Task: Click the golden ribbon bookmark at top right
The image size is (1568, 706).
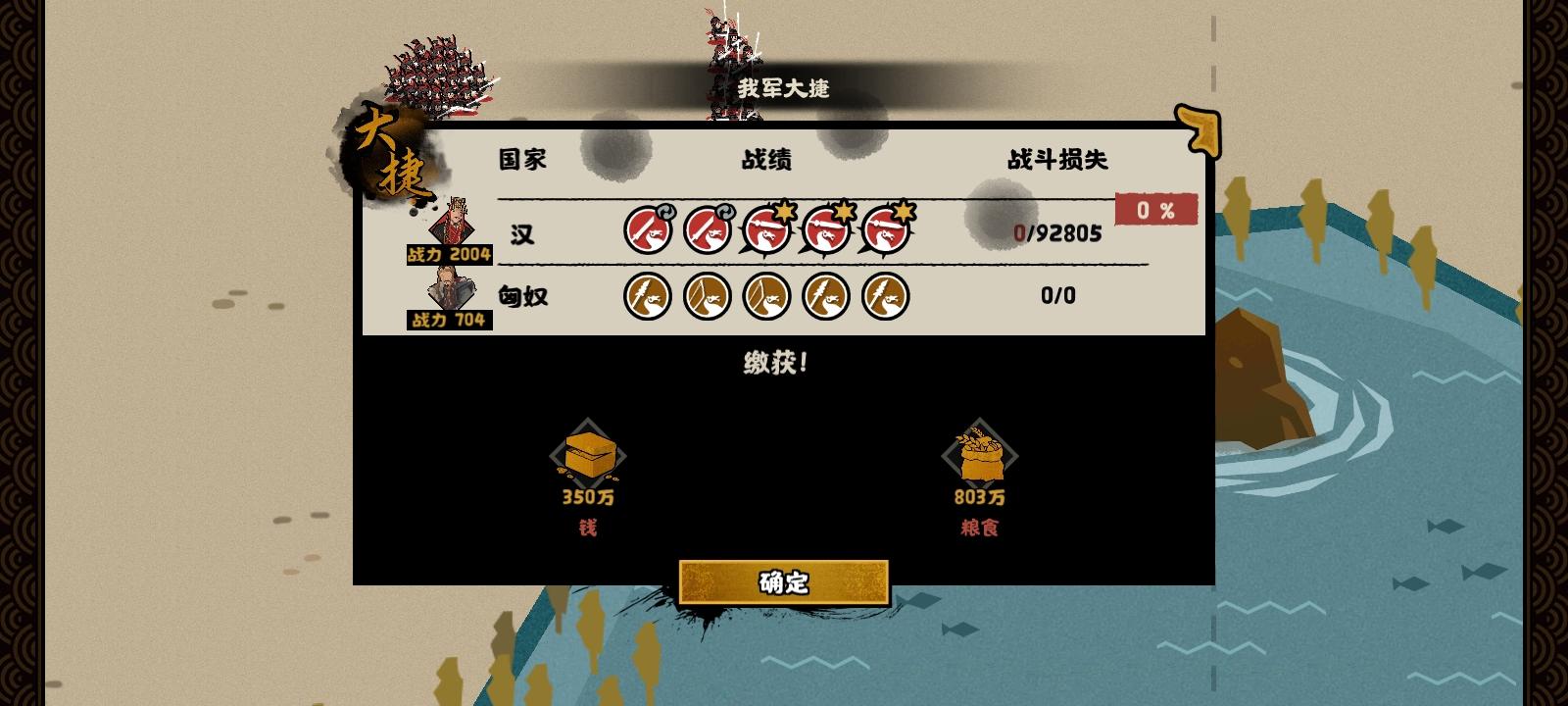Action: pyautogui.click(x=1198, y=127)
